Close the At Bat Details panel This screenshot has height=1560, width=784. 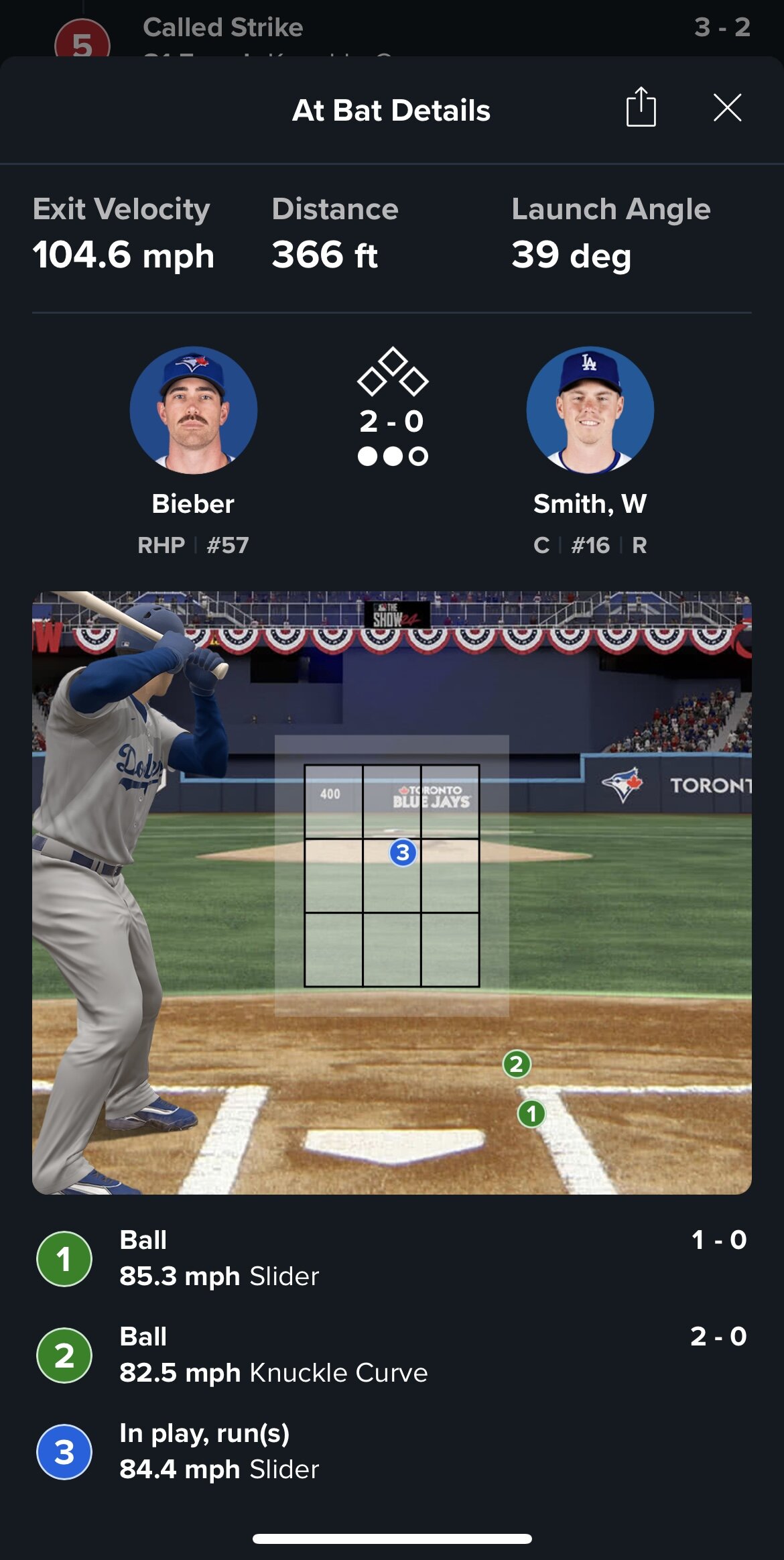coord(727,108)
